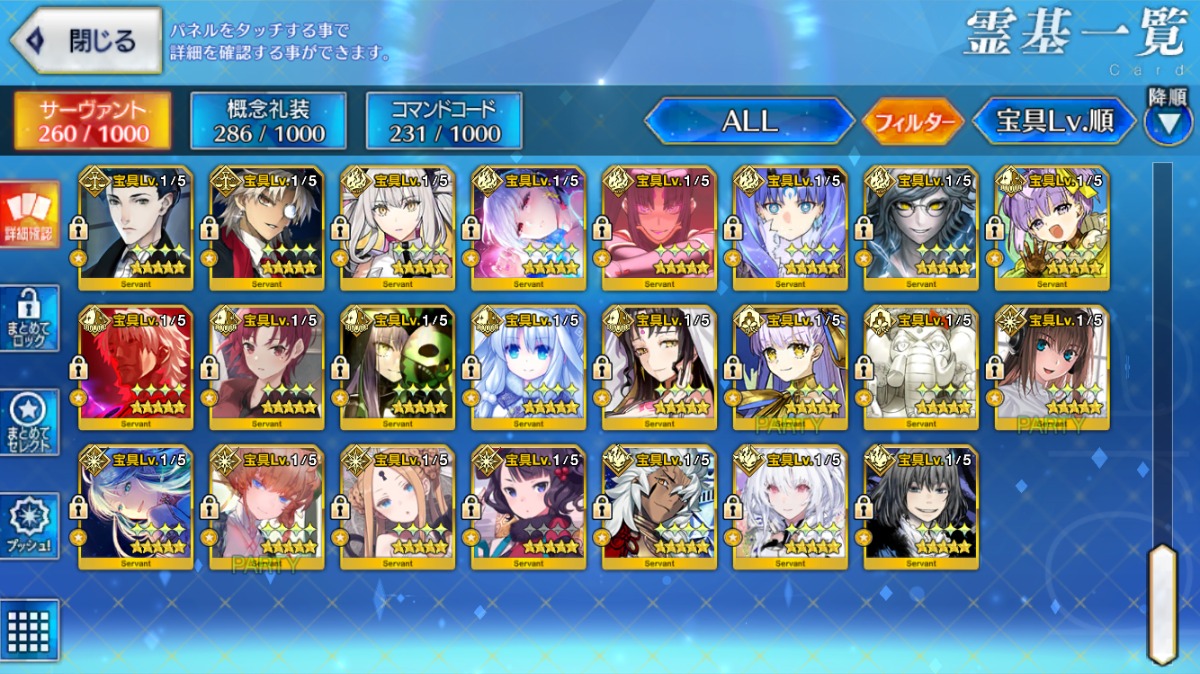
Task: Show the コマンドコード tab
Action: pos(444,121)
